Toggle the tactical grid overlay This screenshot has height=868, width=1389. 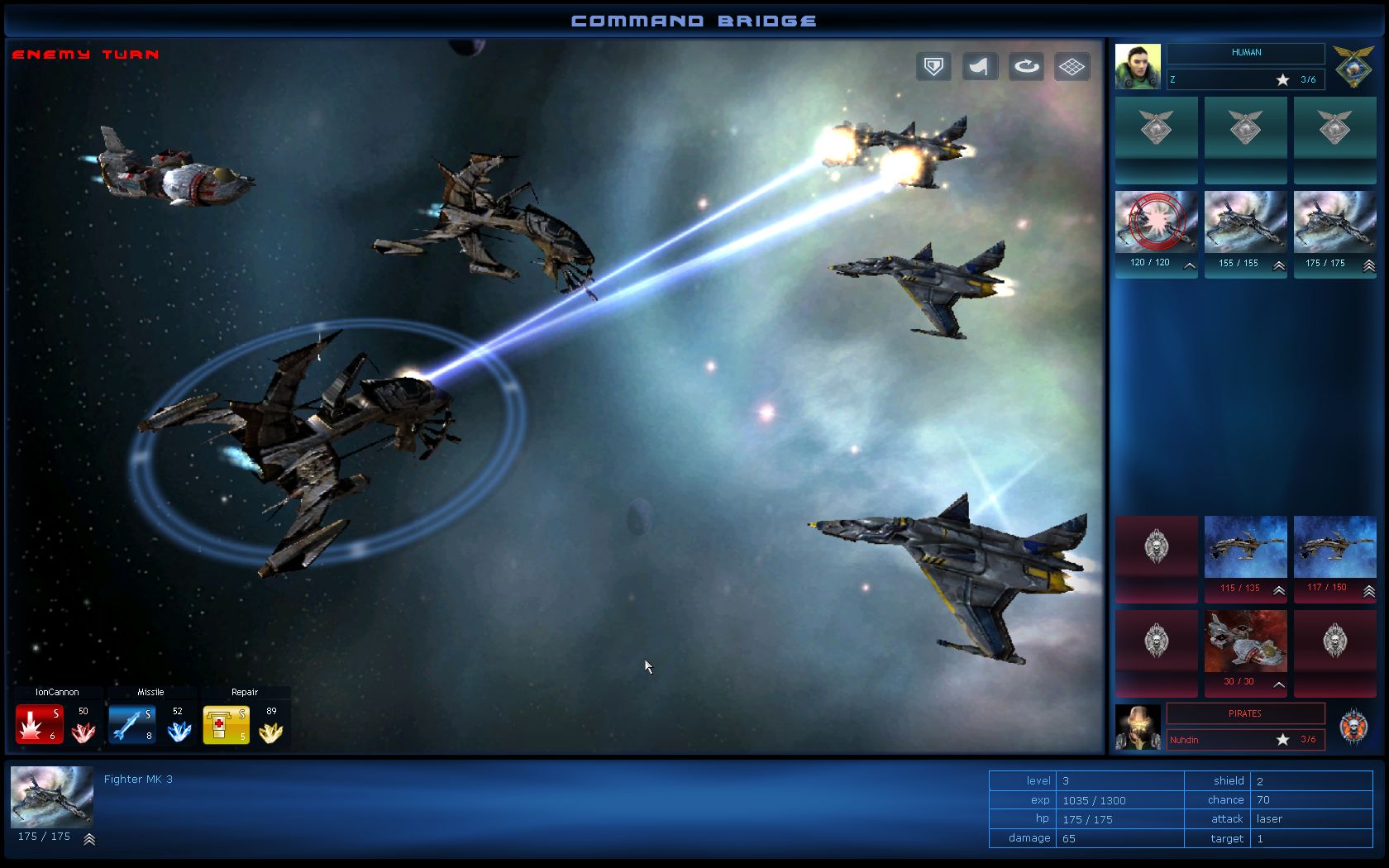(x=1072, y=67)
